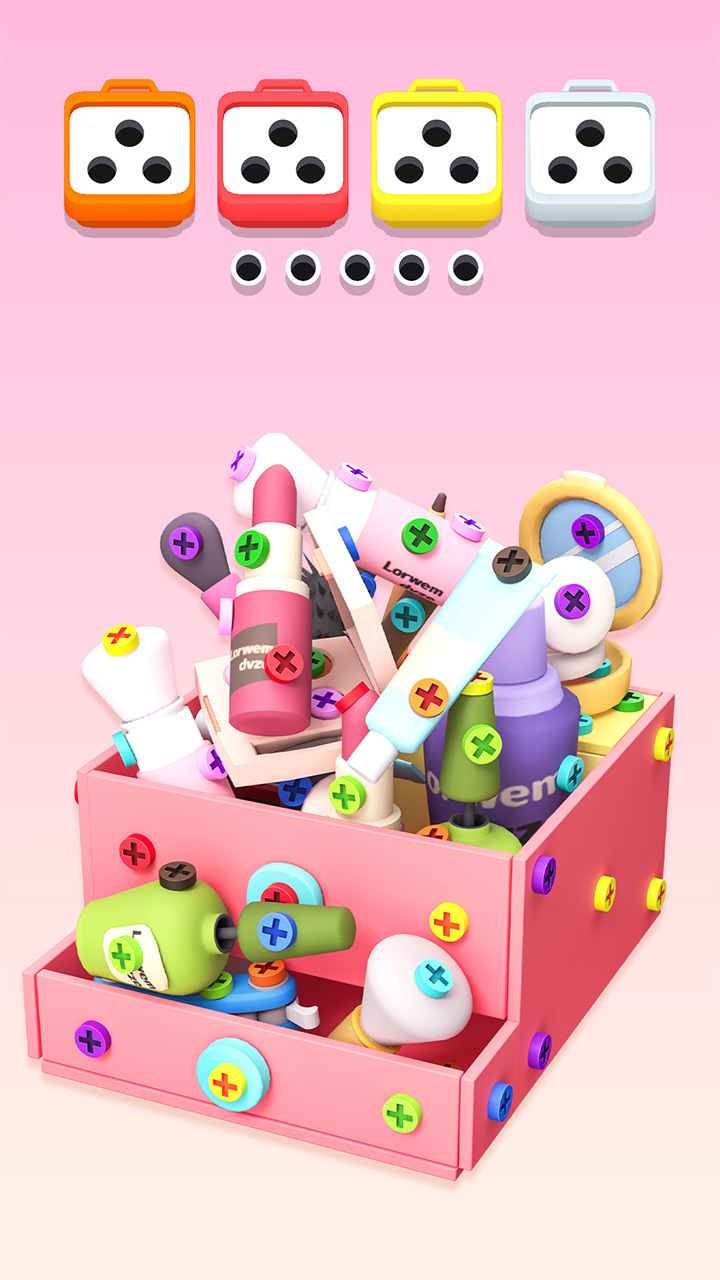720x1280 pixels.
Task: Choose the white screw box
Action: (590, 153)
